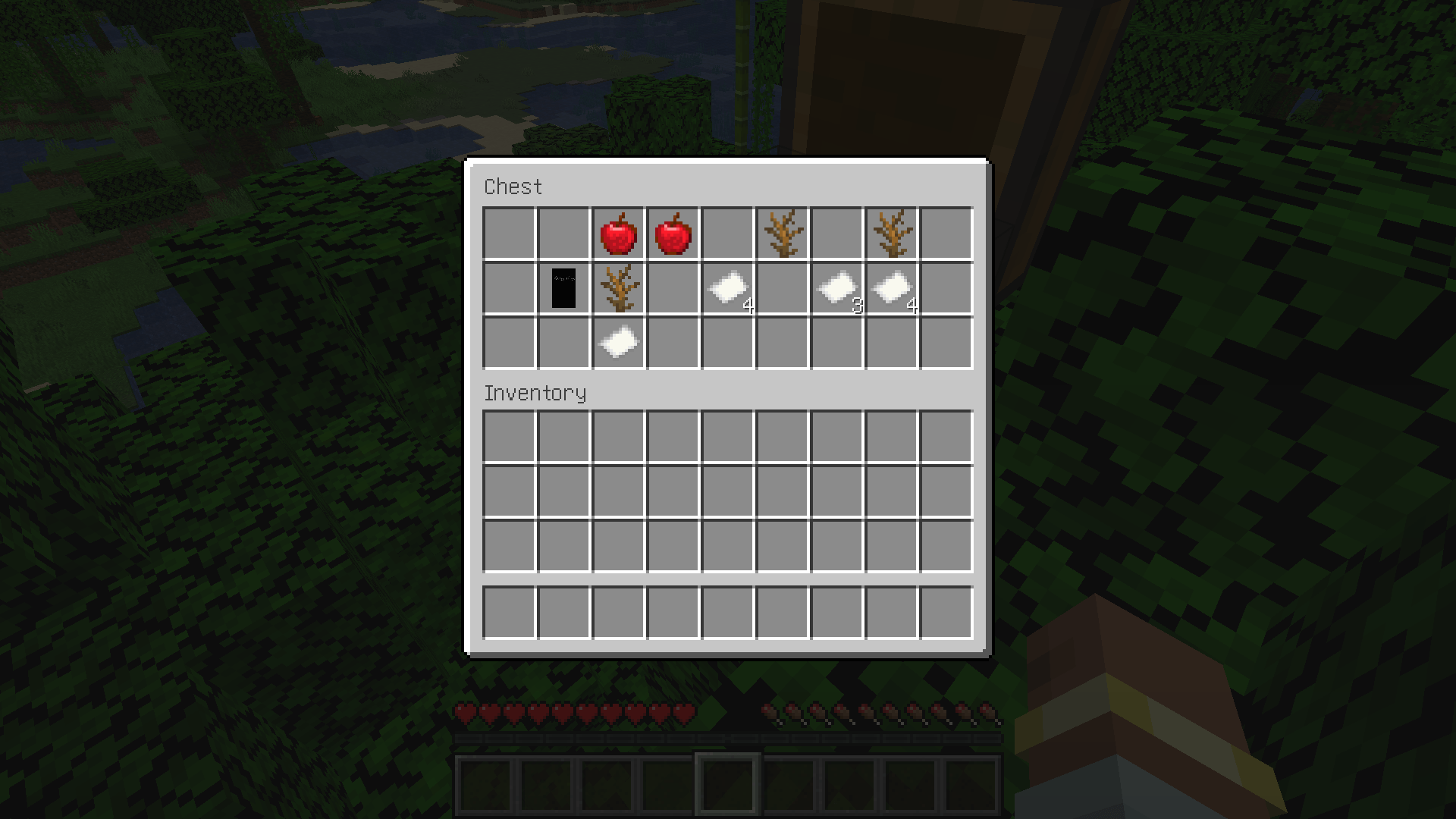1456x819 pixels.
Task: Pick up the rightmost dead bush in top row
Action: [891, 233]
